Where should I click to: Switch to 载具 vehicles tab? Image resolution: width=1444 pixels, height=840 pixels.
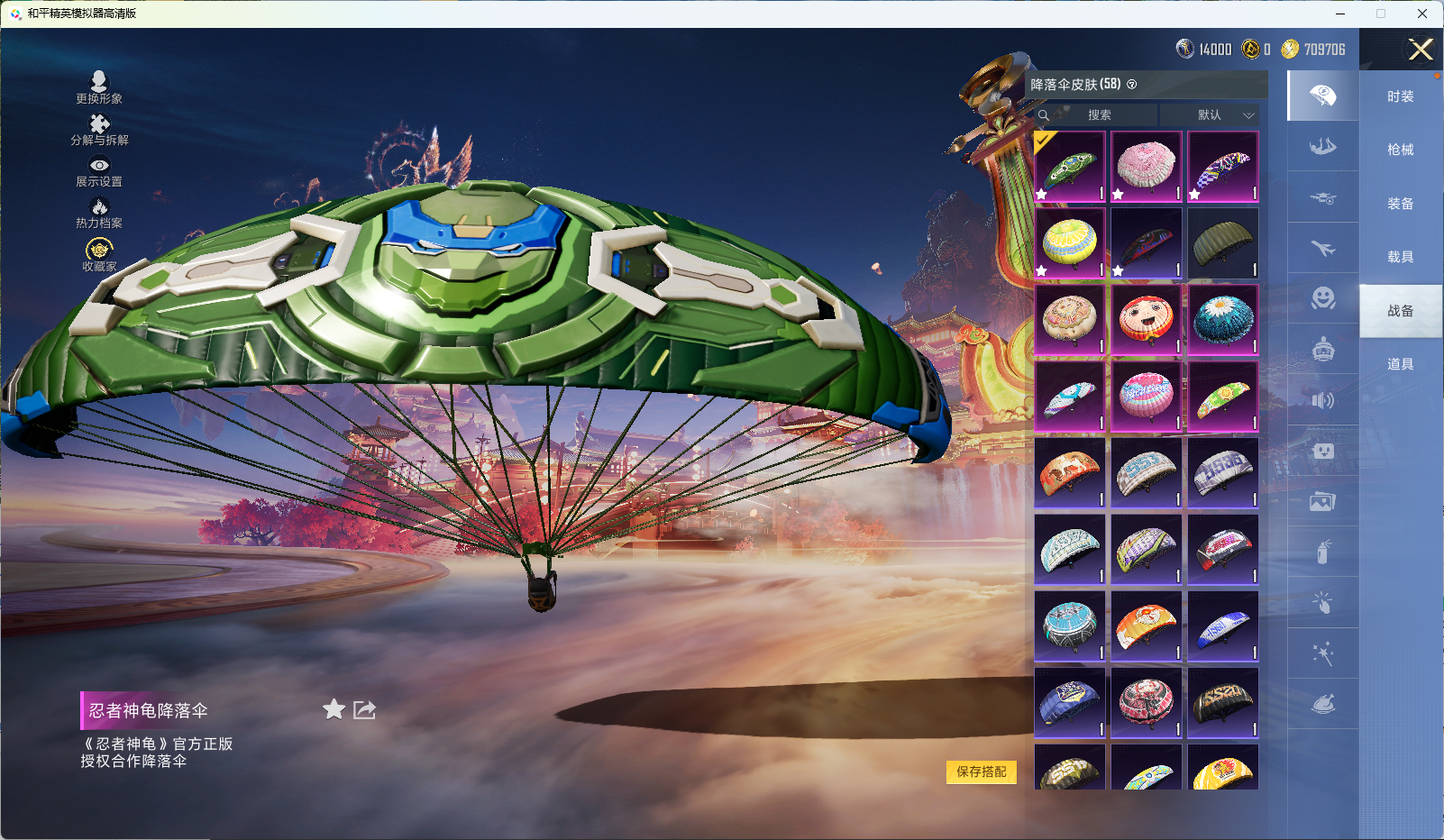[x=1400, y=257]
